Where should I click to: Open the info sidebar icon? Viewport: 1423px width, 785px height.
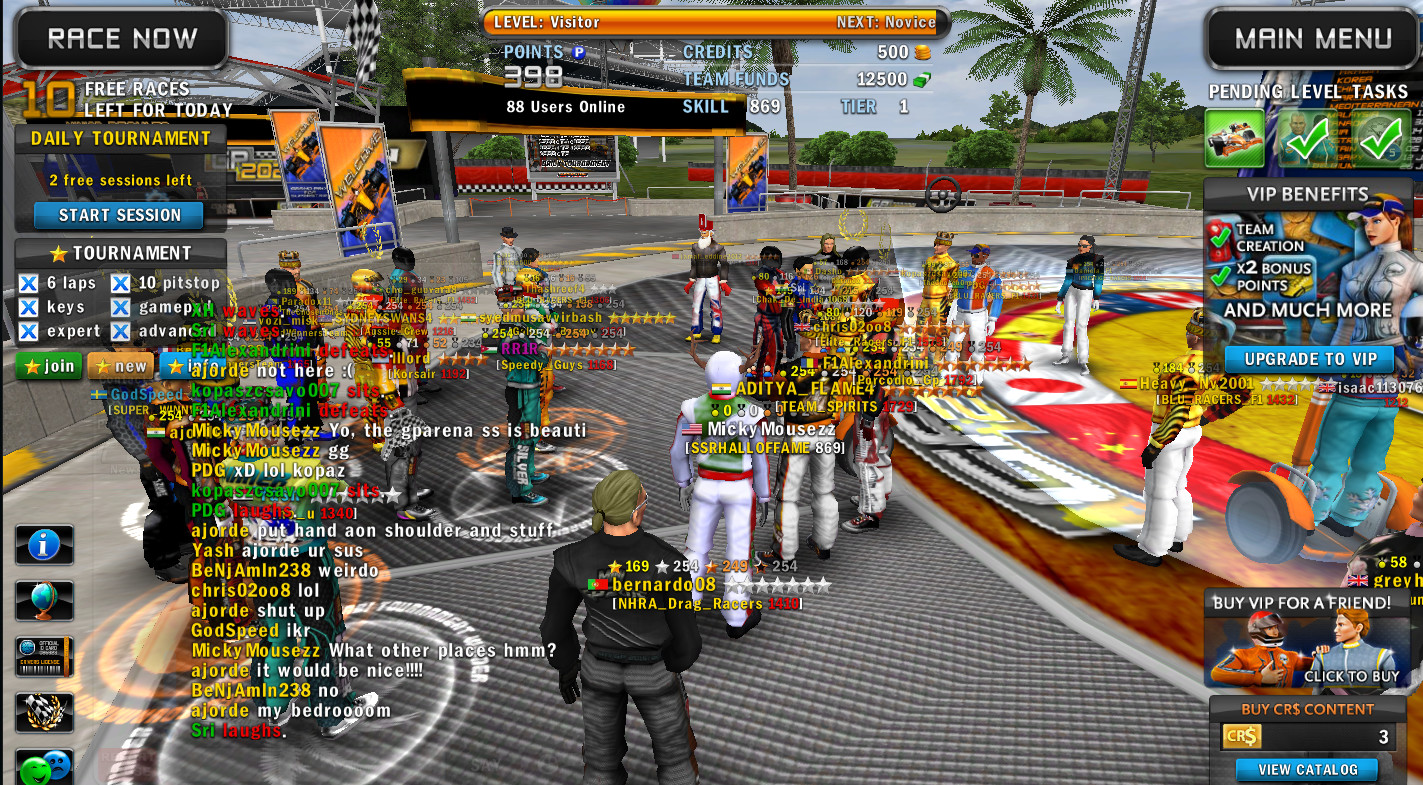tap(44, 544)
